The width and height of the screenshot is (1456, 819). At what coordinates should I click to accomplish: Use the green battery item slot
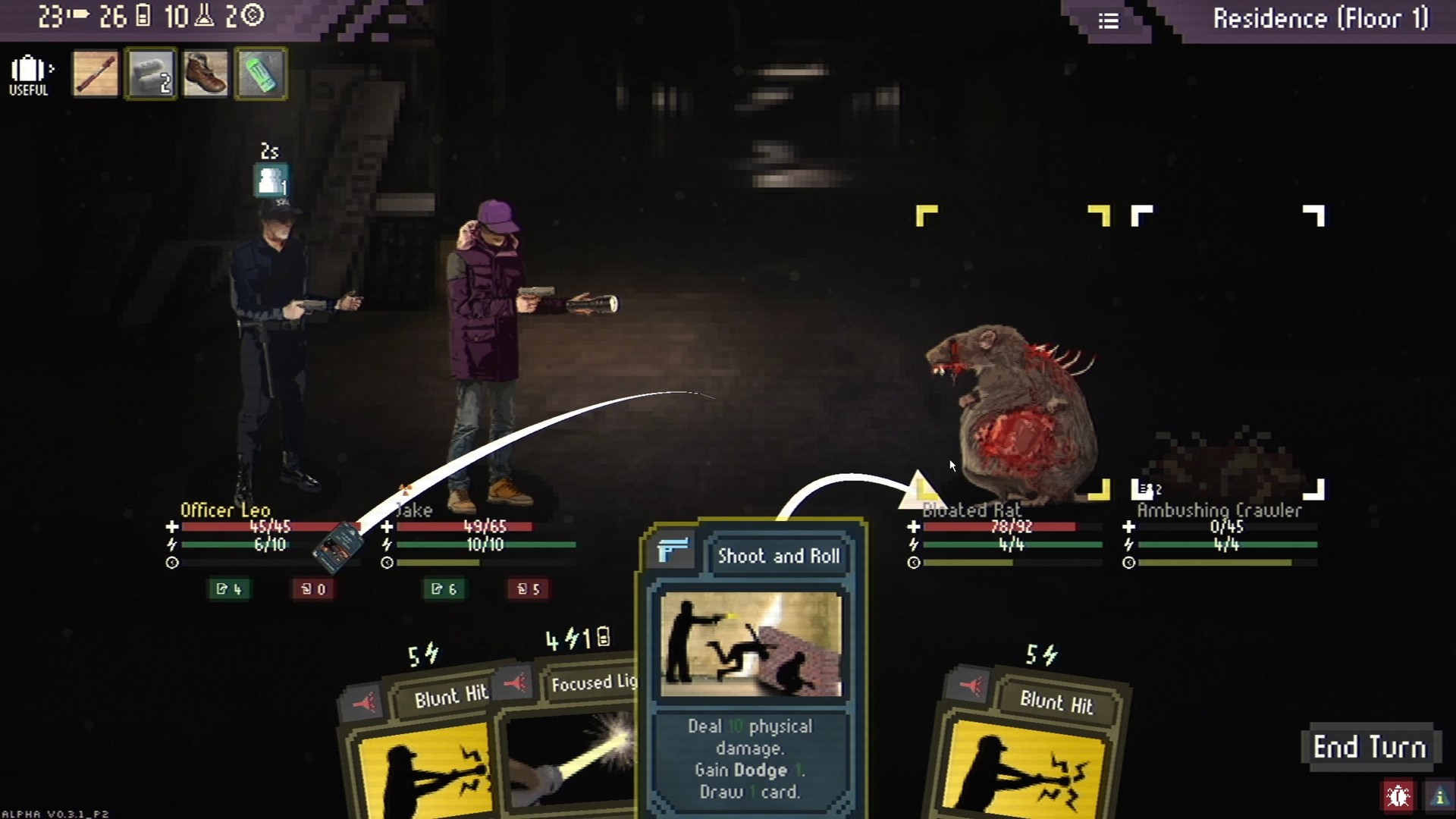[x=261, y=74]
